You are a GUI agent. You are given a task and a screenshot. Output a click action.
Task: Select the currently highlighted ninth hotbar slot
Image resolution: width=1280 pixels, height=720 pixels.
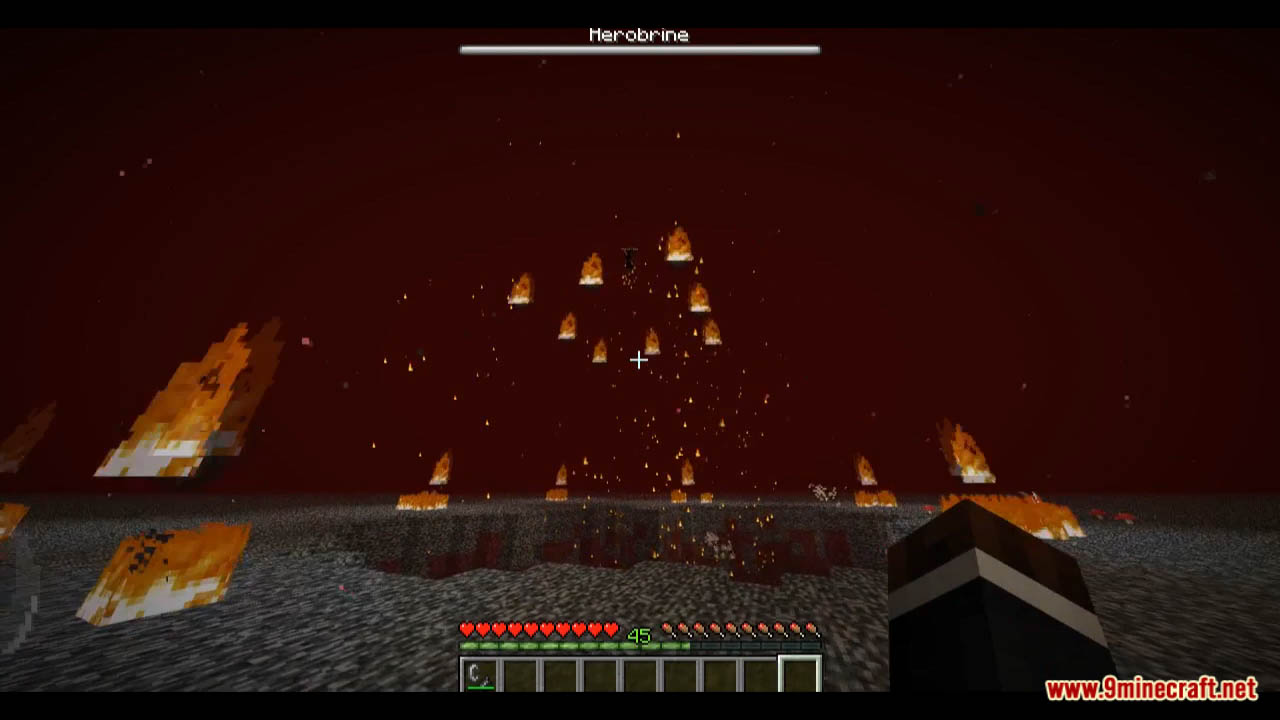tap(798, 673)
